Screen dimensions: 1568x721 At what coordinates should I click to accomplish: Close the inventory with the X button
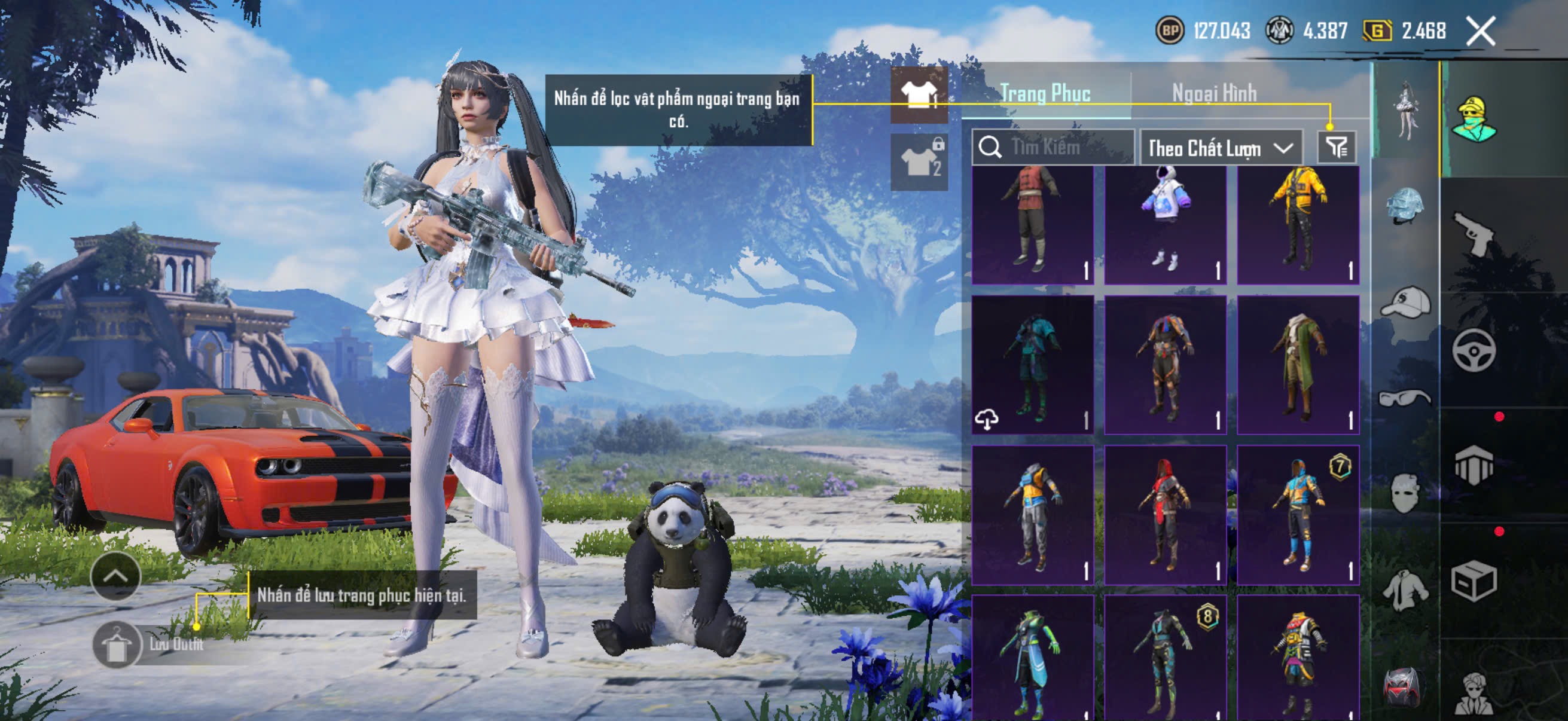click(x=1480, y=31)
